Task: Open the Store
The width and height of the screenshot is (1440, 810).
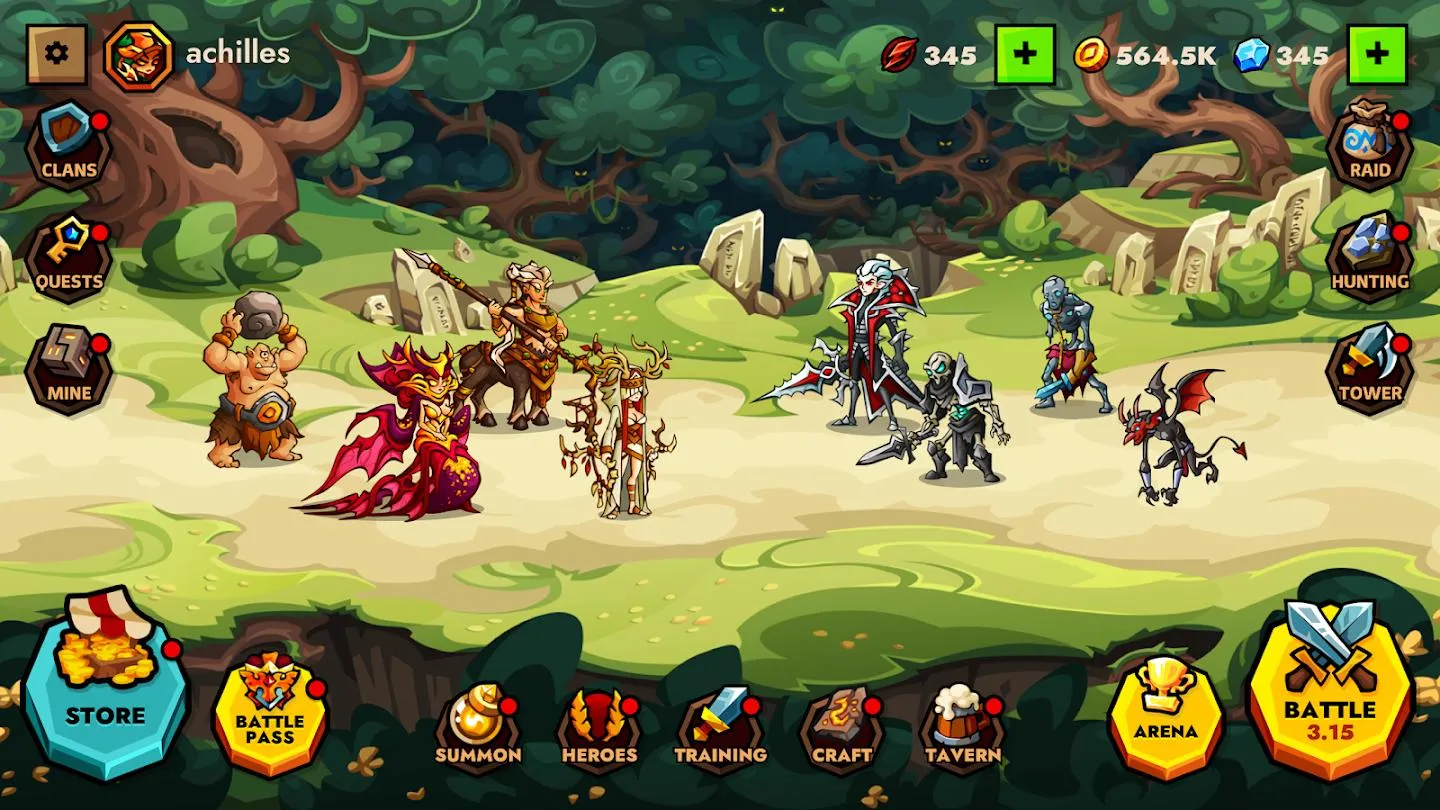Action: click(x=105, y=685)
